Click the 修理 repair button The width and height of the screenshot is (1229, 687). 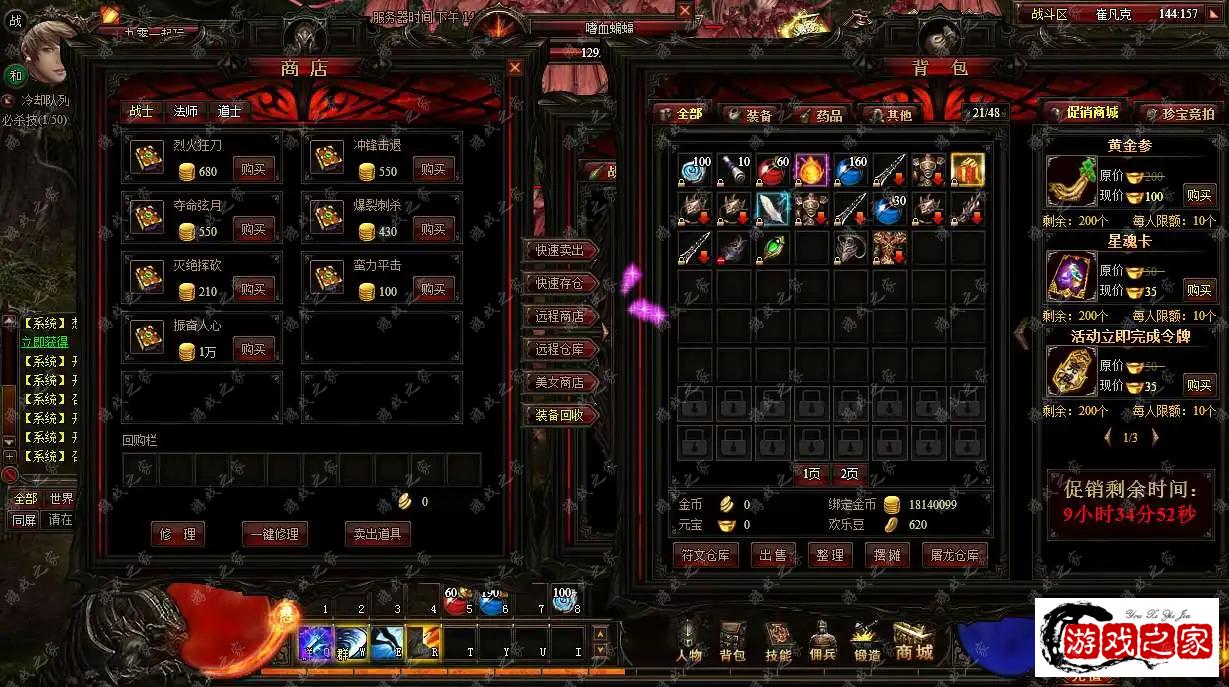(x=178, y=534)
